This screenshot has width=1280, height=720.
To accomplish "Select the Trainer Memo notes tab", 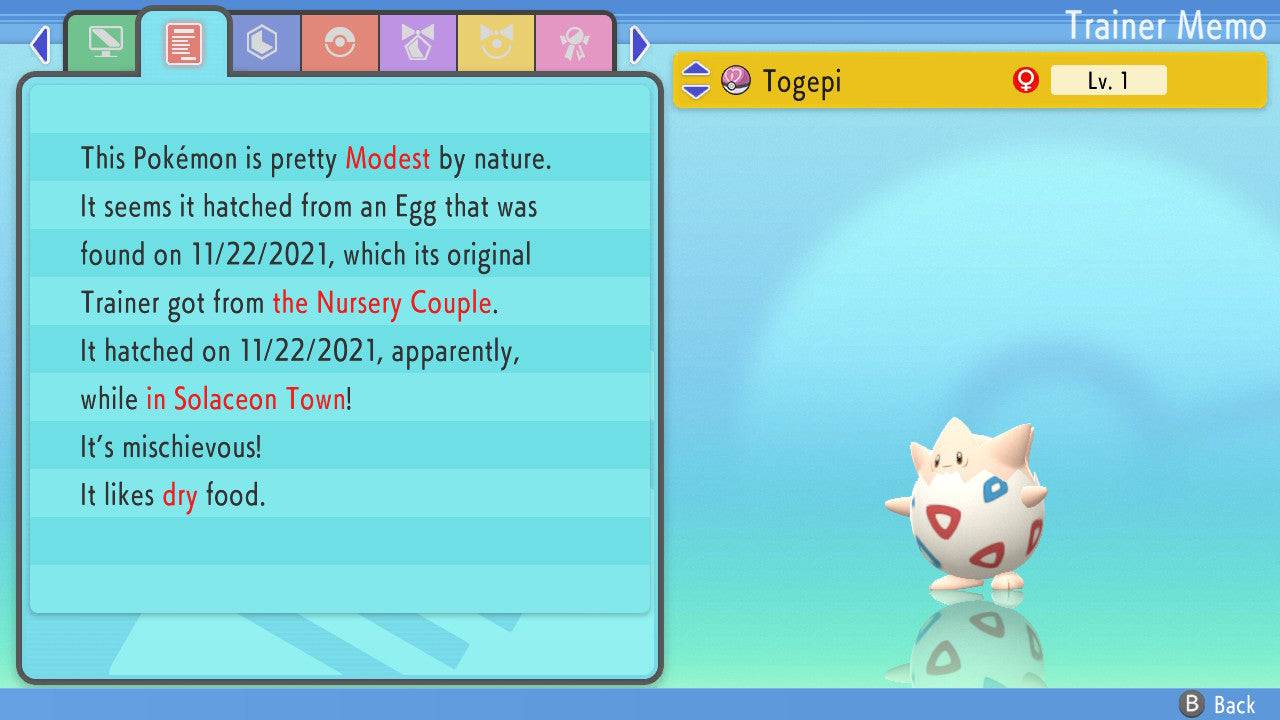I will [184, 43].
